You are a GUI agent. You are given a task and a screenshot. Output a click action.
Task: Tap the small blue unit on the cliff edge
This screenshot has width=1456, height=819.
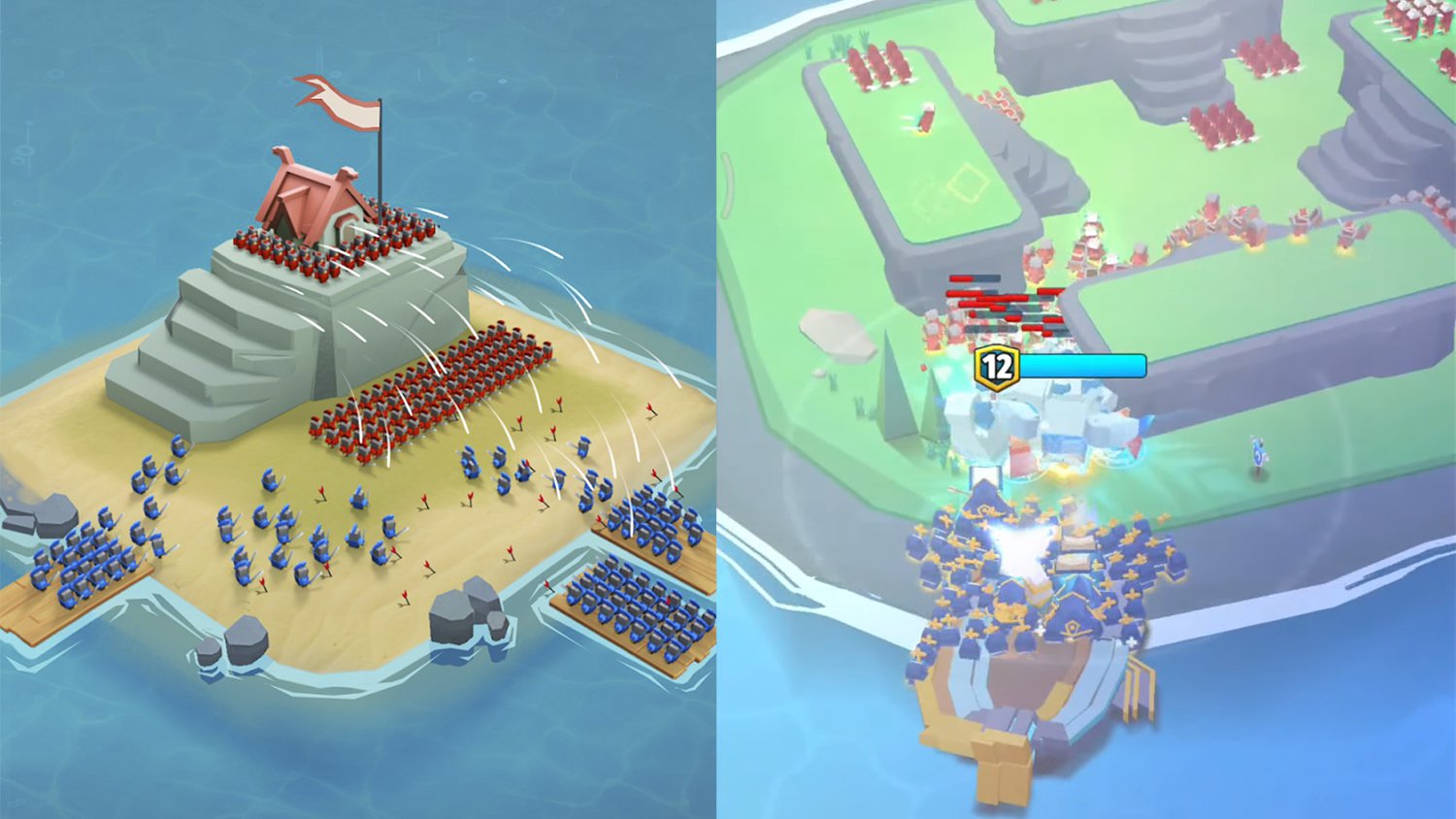tap(1259, 451)
